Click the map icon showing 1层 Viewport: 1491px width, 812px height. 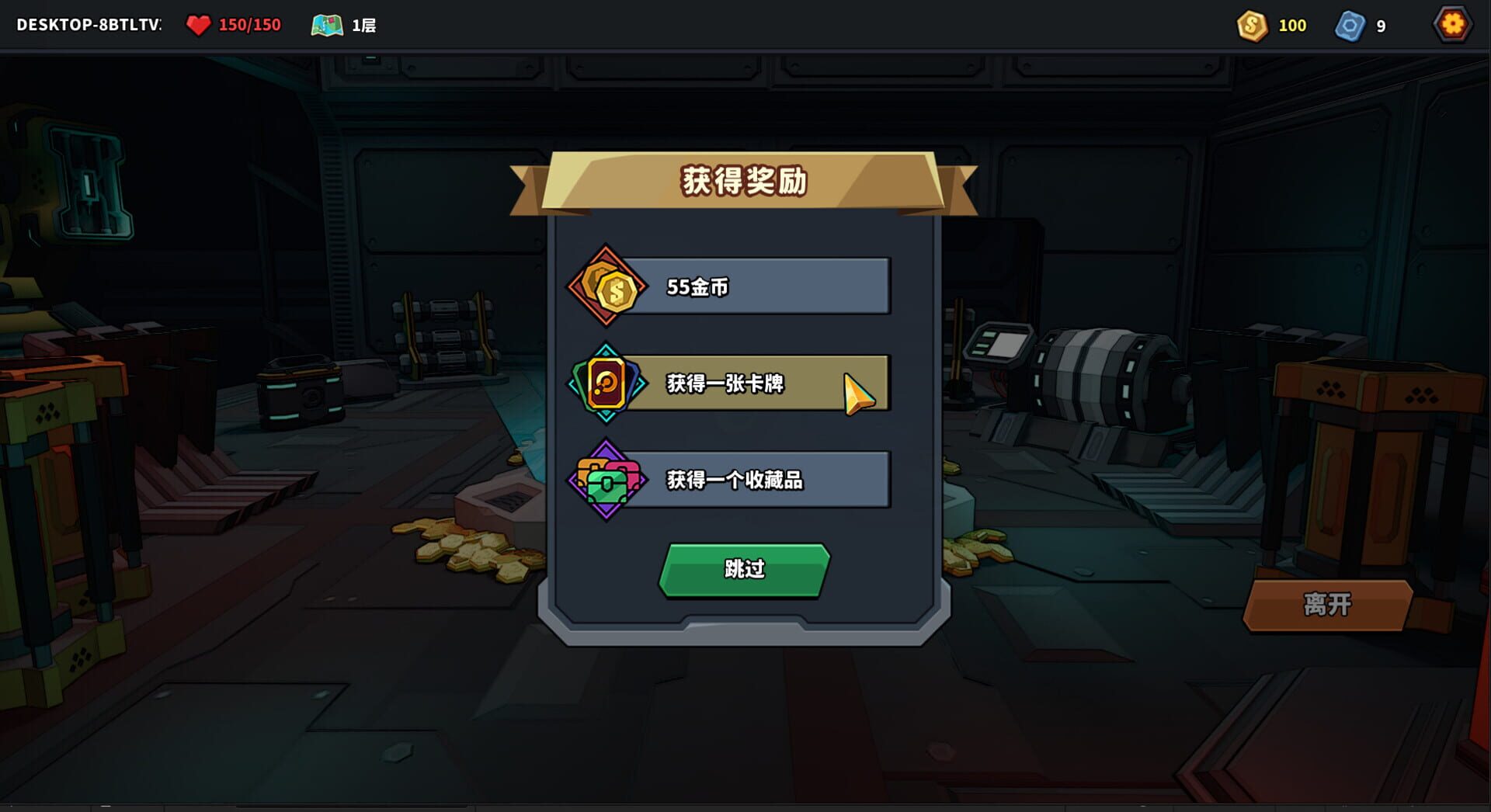[327, 24]
